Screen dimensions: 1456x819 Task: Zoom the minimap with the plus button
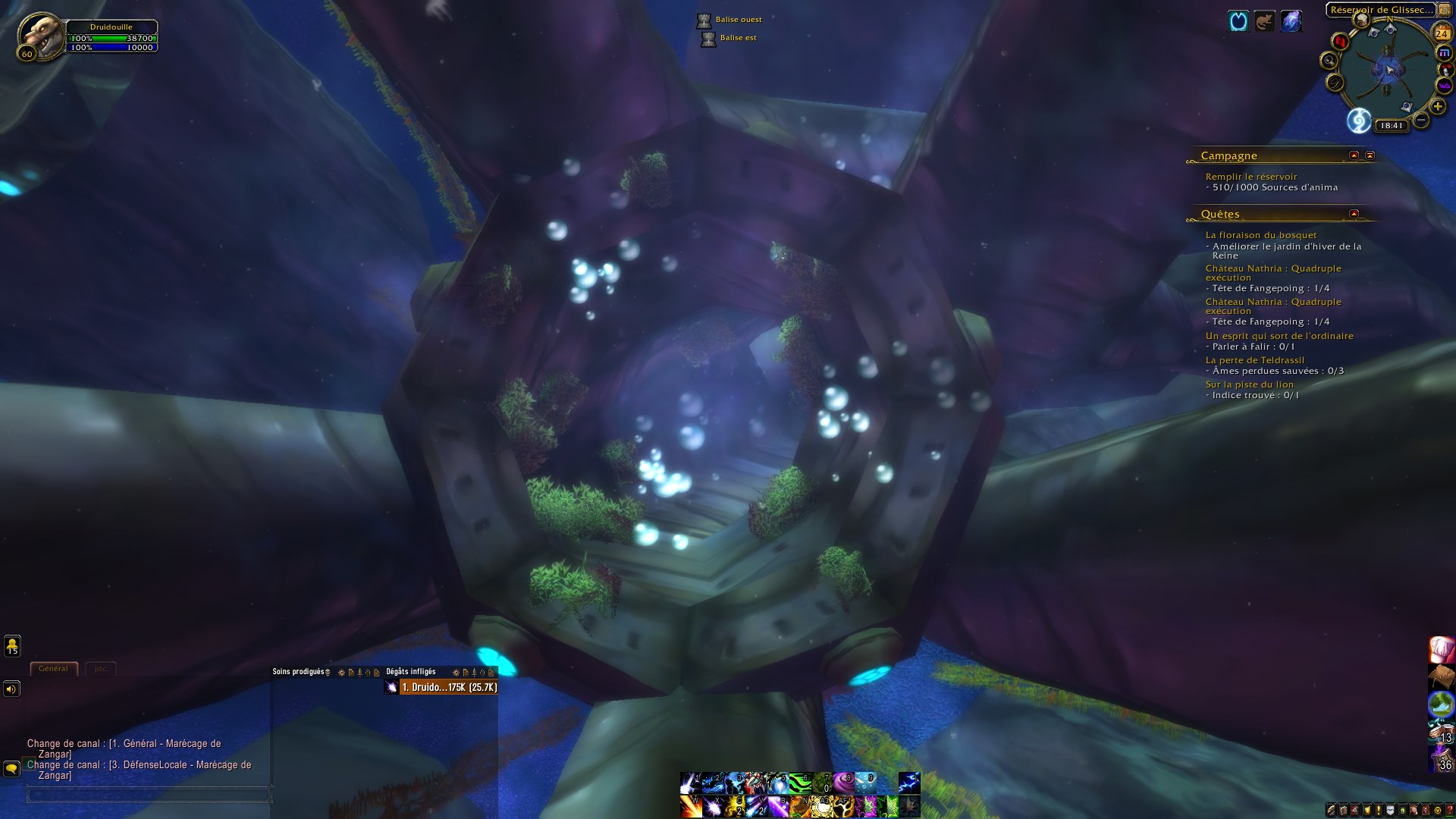click(1437, 105)
